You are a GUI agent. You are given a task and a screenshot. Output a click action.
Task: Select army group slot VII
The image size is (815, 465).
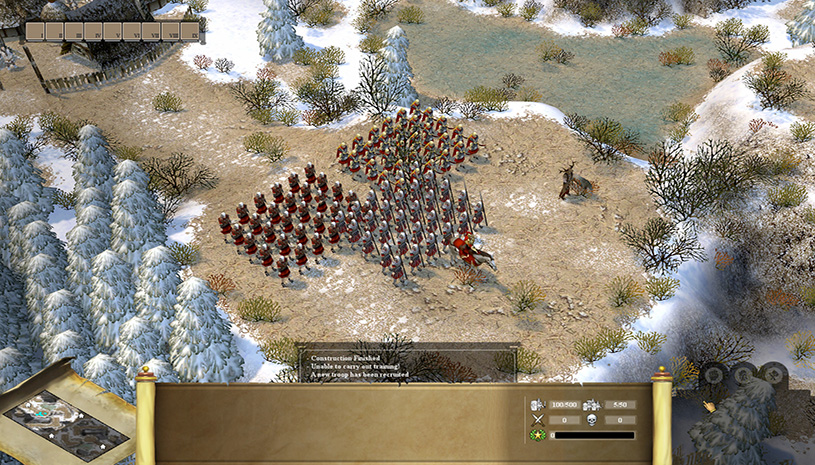(x=151, y=32)
